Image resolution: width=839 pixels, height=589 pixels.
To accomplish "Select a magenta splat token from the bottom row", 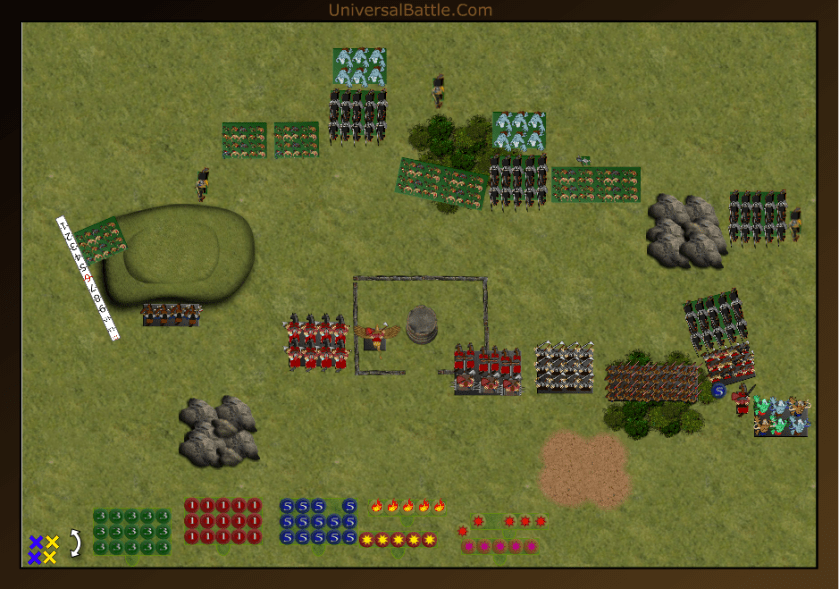I will [499, 547].
